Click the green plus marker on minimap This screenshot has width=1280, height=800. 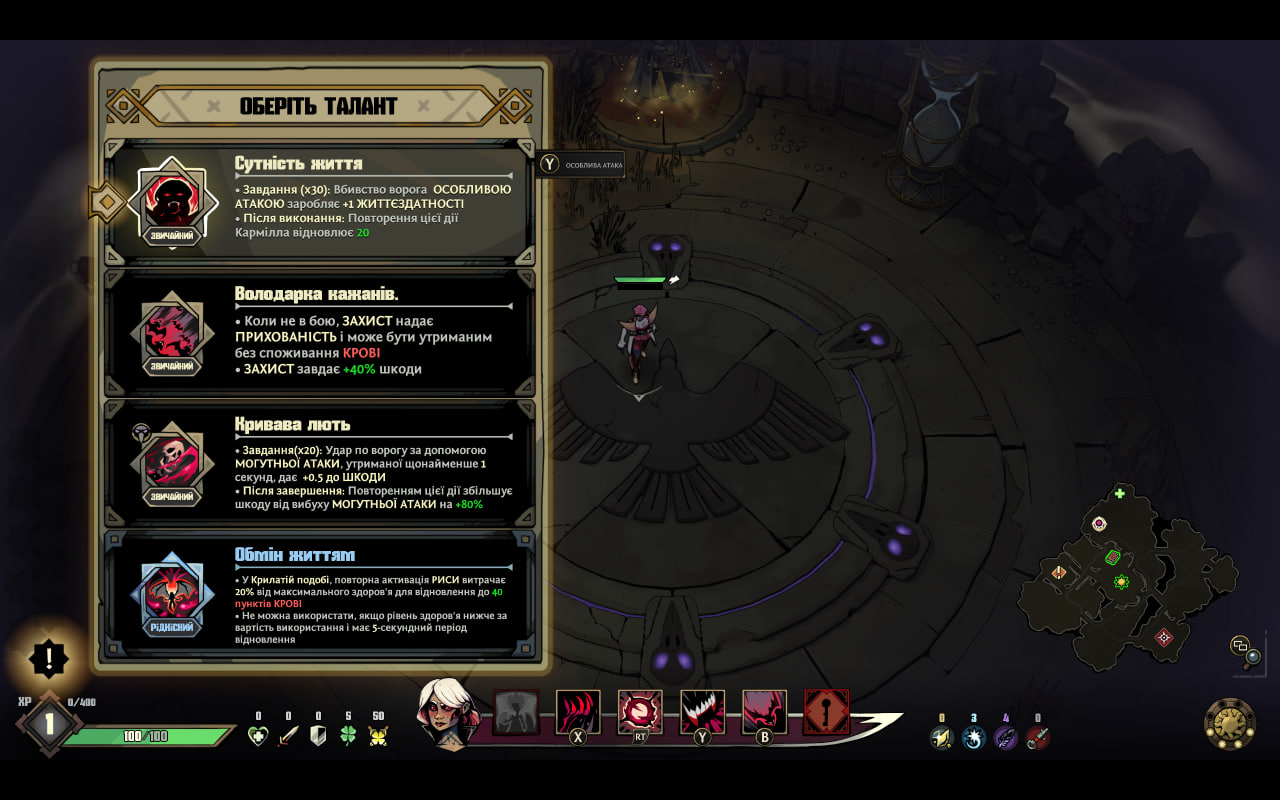1120,493
